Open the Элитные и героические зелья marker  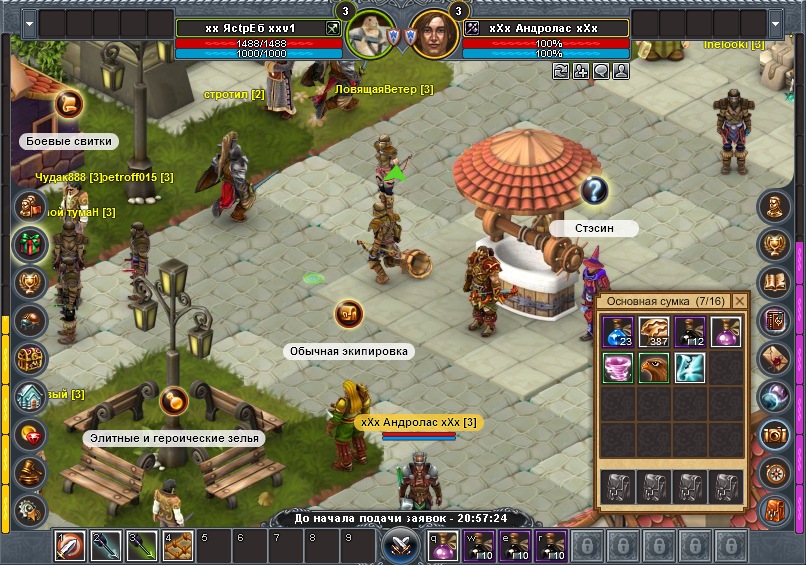pyautogui.click(x=173, y=401)
